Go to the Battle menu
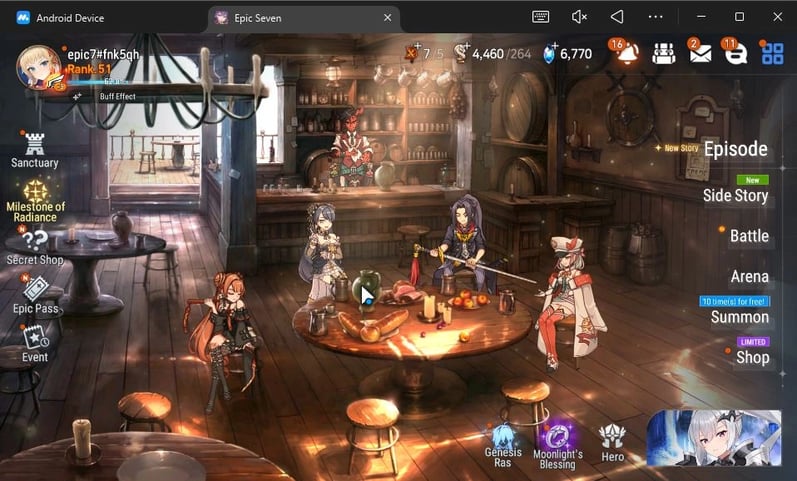Screen dimensions: 797x481 coord(748,236)
